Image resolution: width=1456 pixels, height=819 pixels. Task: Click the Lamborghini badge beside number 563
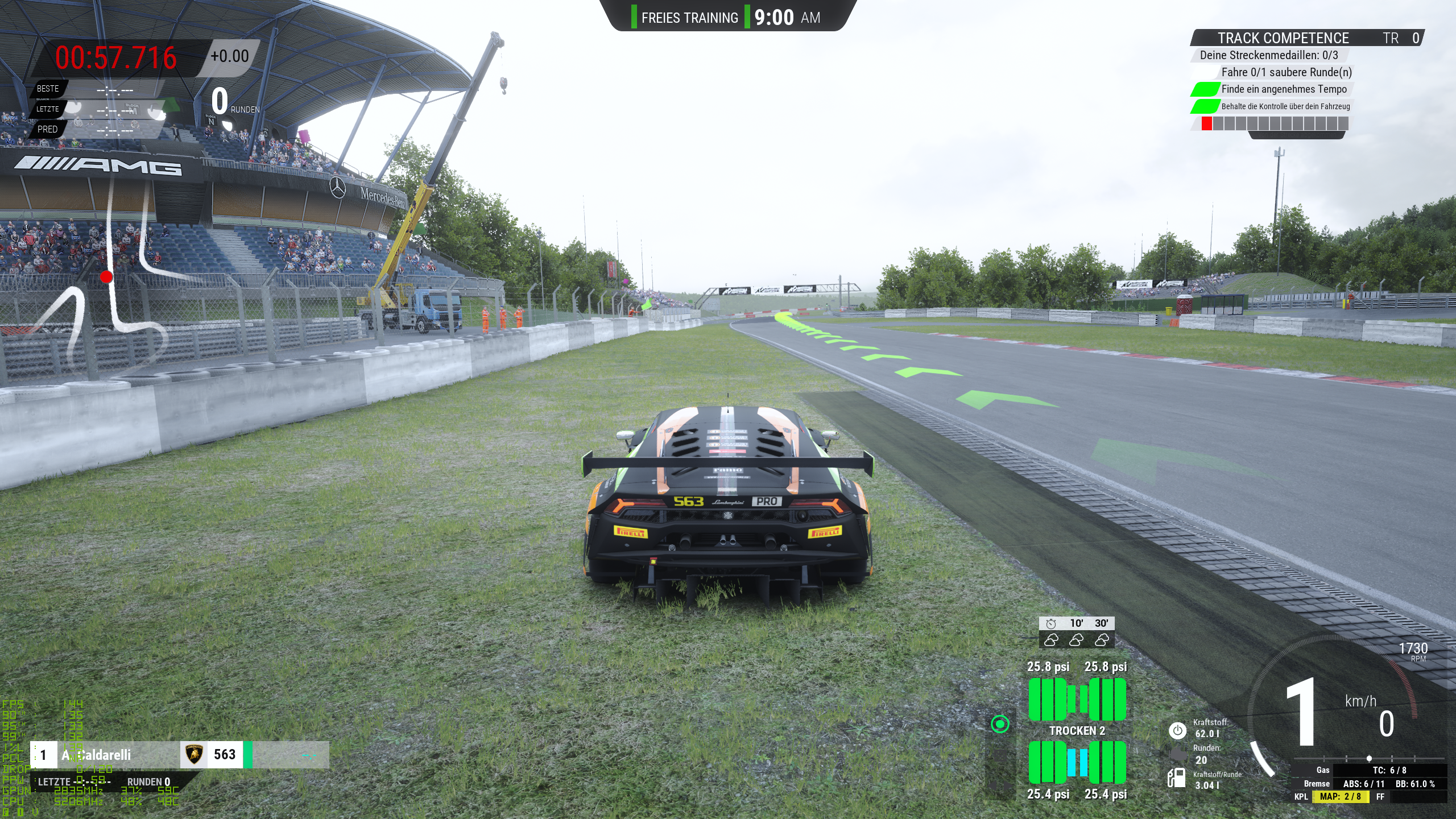194,755
